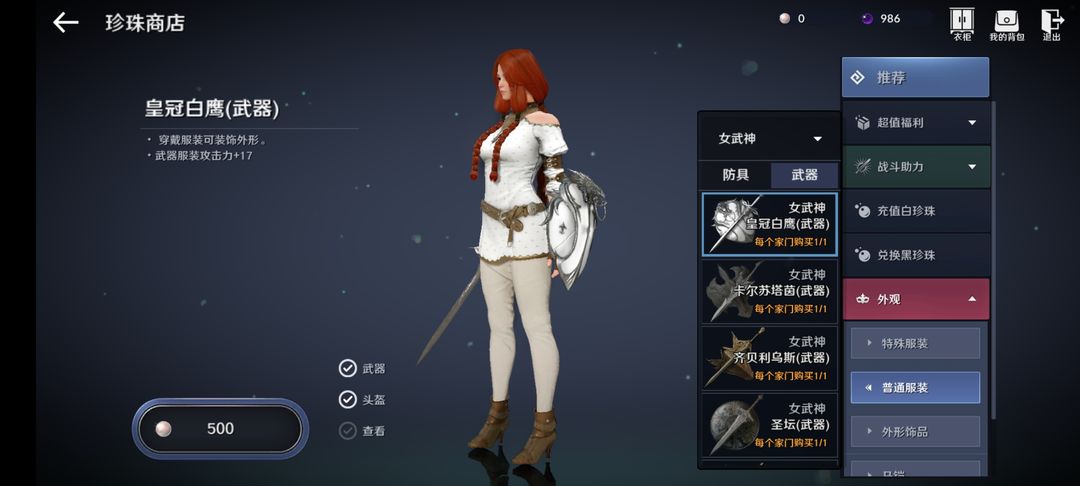Choose 外形饰品 appearance accessories
The height and width of the screenshot is (486, 1080).
click(915, 431)
